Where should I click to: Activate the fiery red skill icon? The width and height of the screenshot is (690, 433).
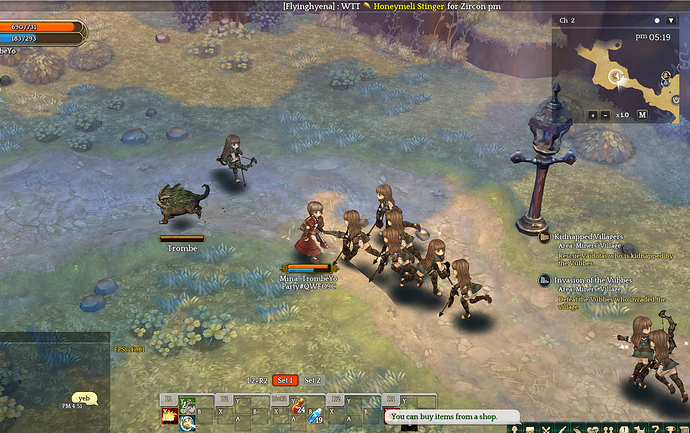[x=169, y=416]
